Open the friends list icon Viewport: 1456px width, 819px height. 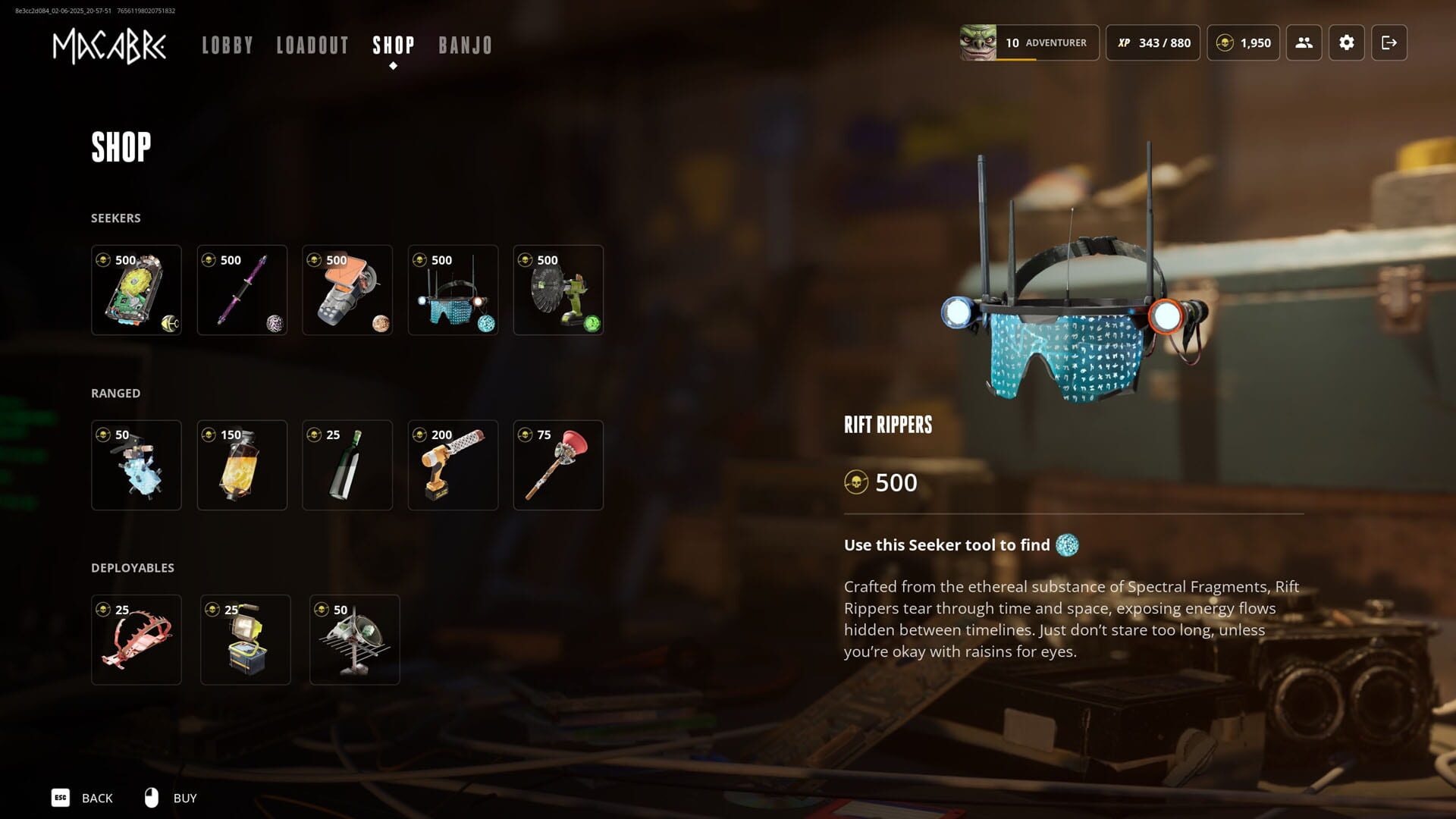point(1304,43)
